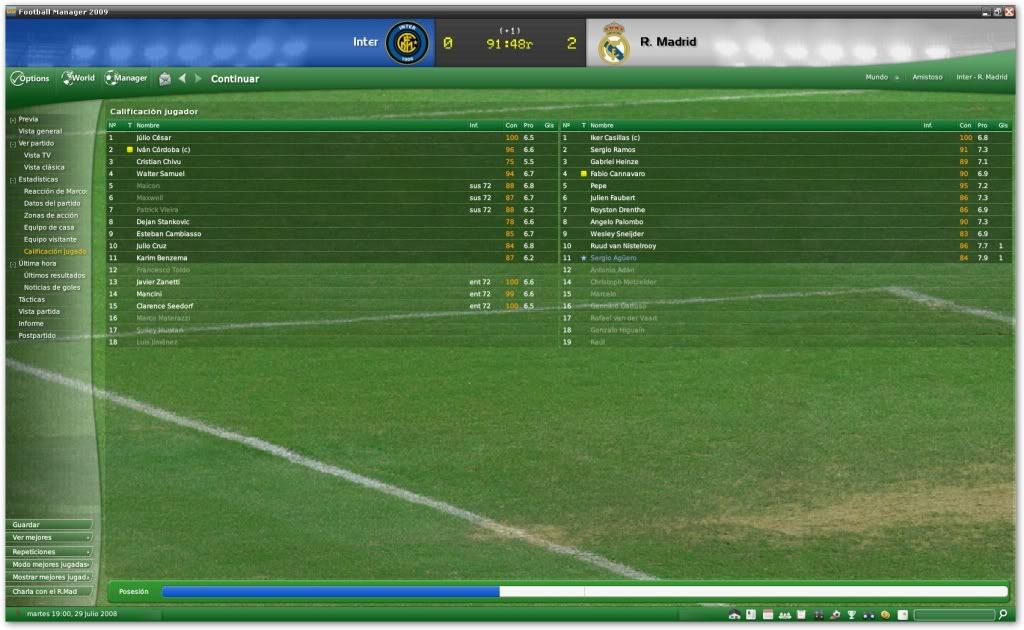Viewport: 1024px width, 630px height.
Task: Select Júlio César player row
Action: click(154, 138)
